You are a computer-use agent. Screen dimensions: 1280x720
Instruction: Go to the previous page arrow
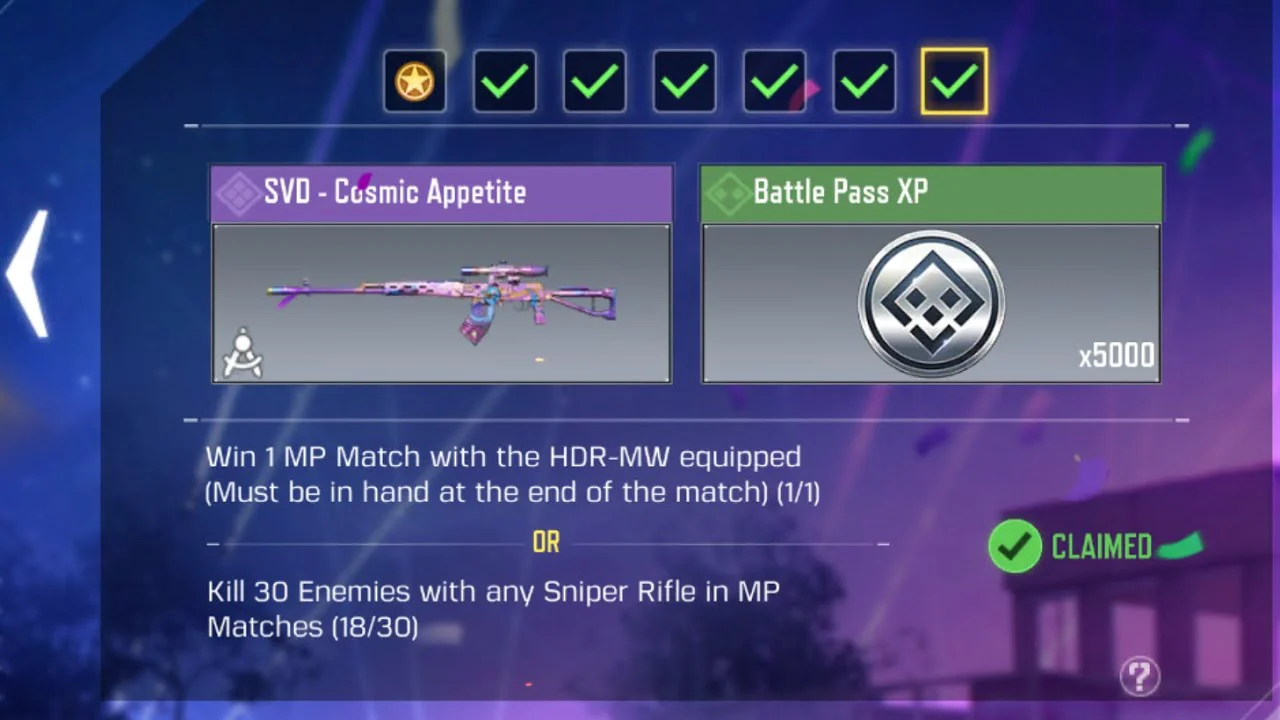28,273
